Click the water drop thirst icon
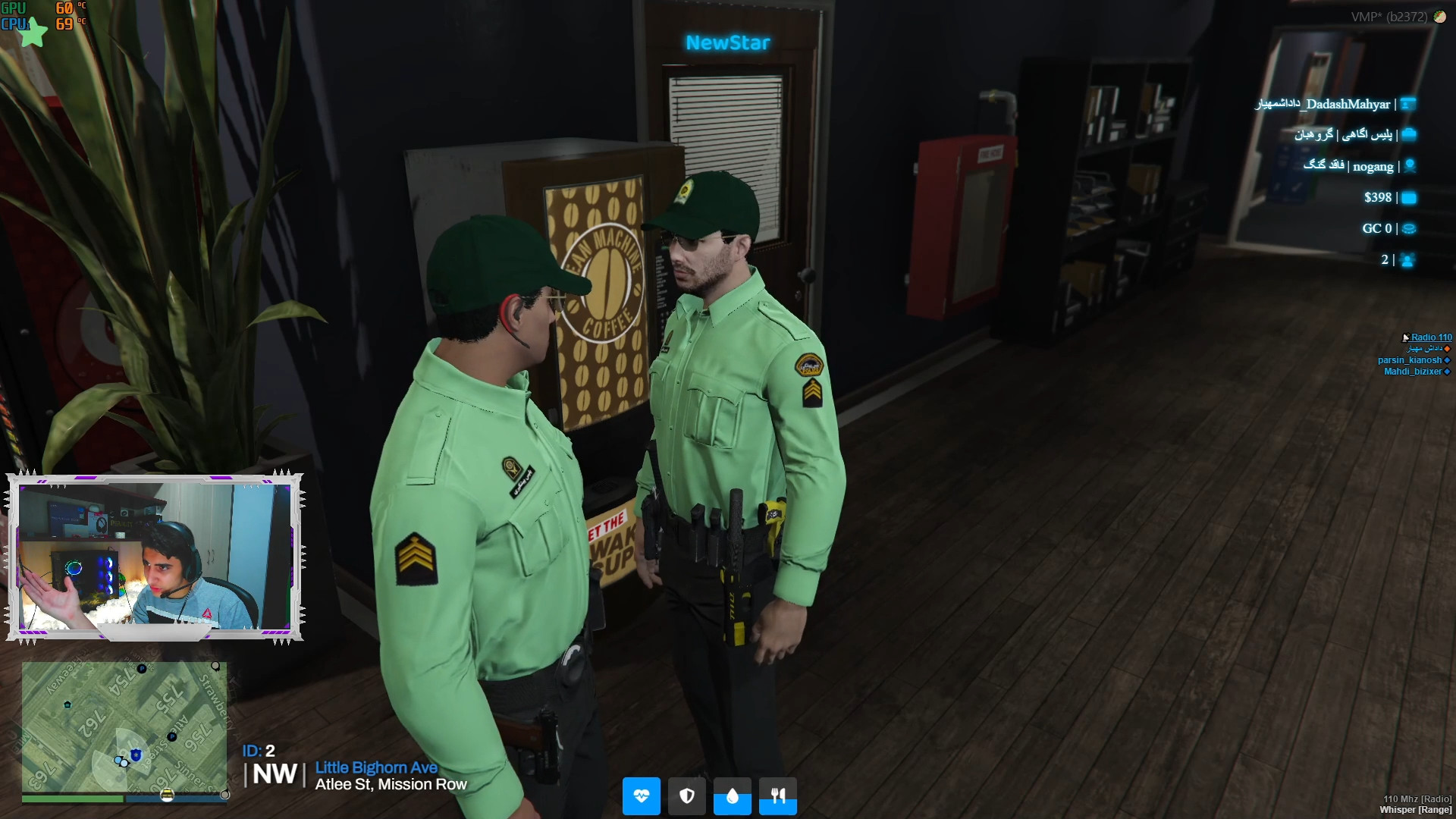The height and width of the screenshot is (819, 1456). tap(732, 795)
